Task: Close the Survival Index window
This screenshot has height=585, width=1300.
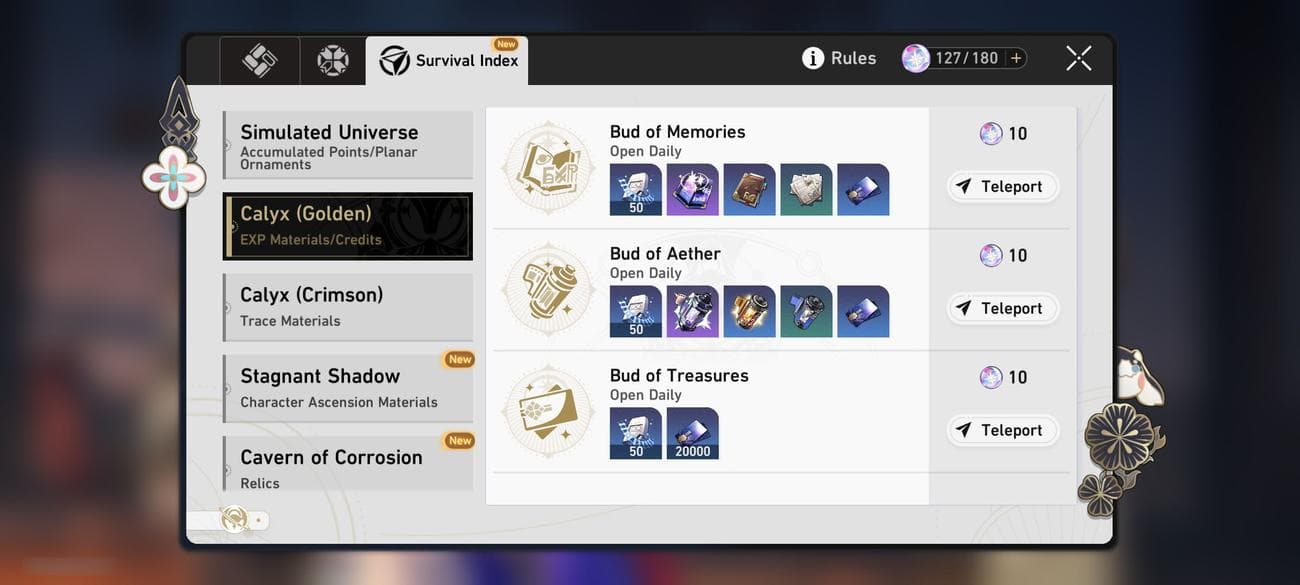Action: [1078, 58]
